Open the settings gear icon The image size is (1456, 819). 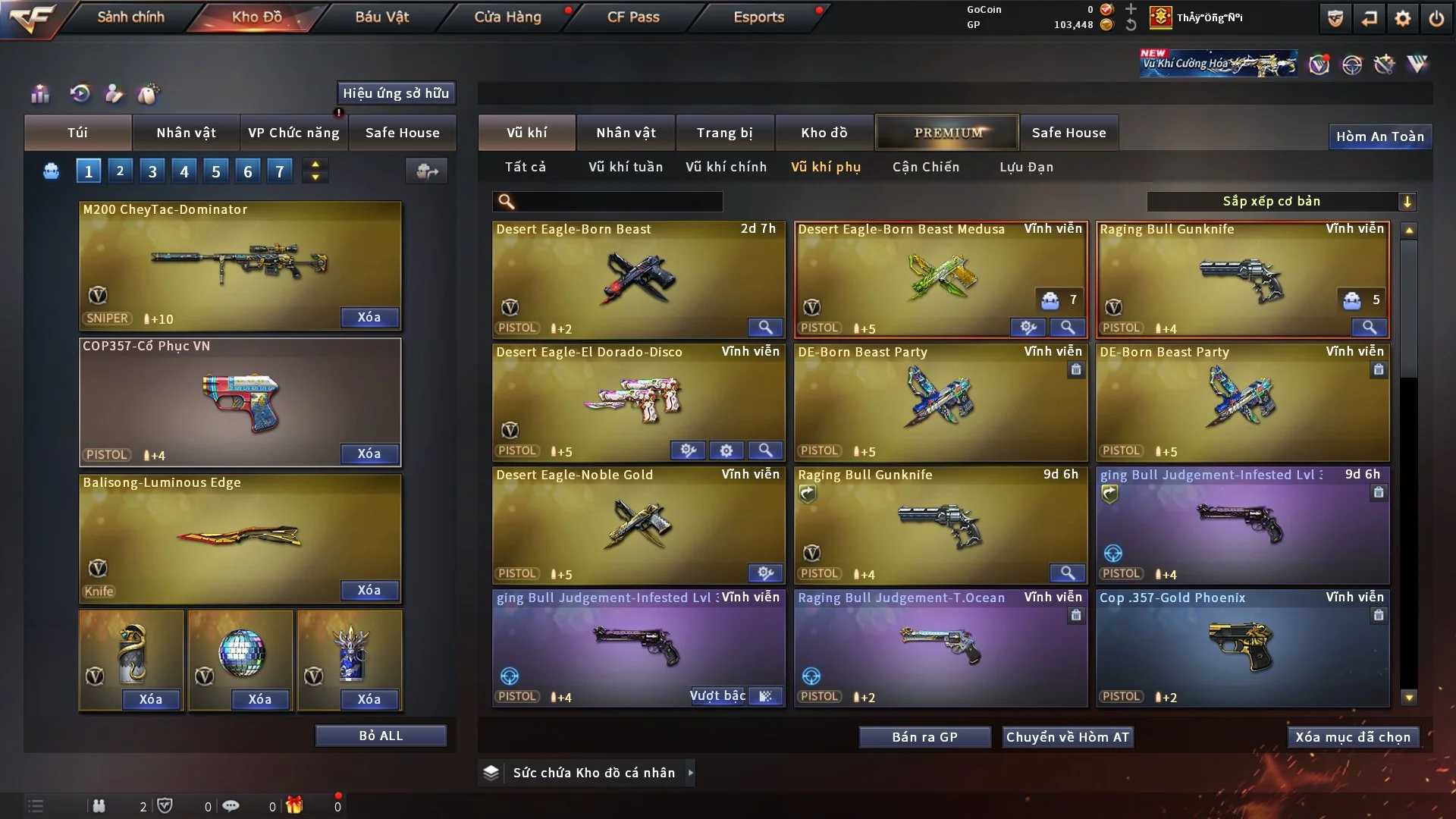click(1402, 18)
